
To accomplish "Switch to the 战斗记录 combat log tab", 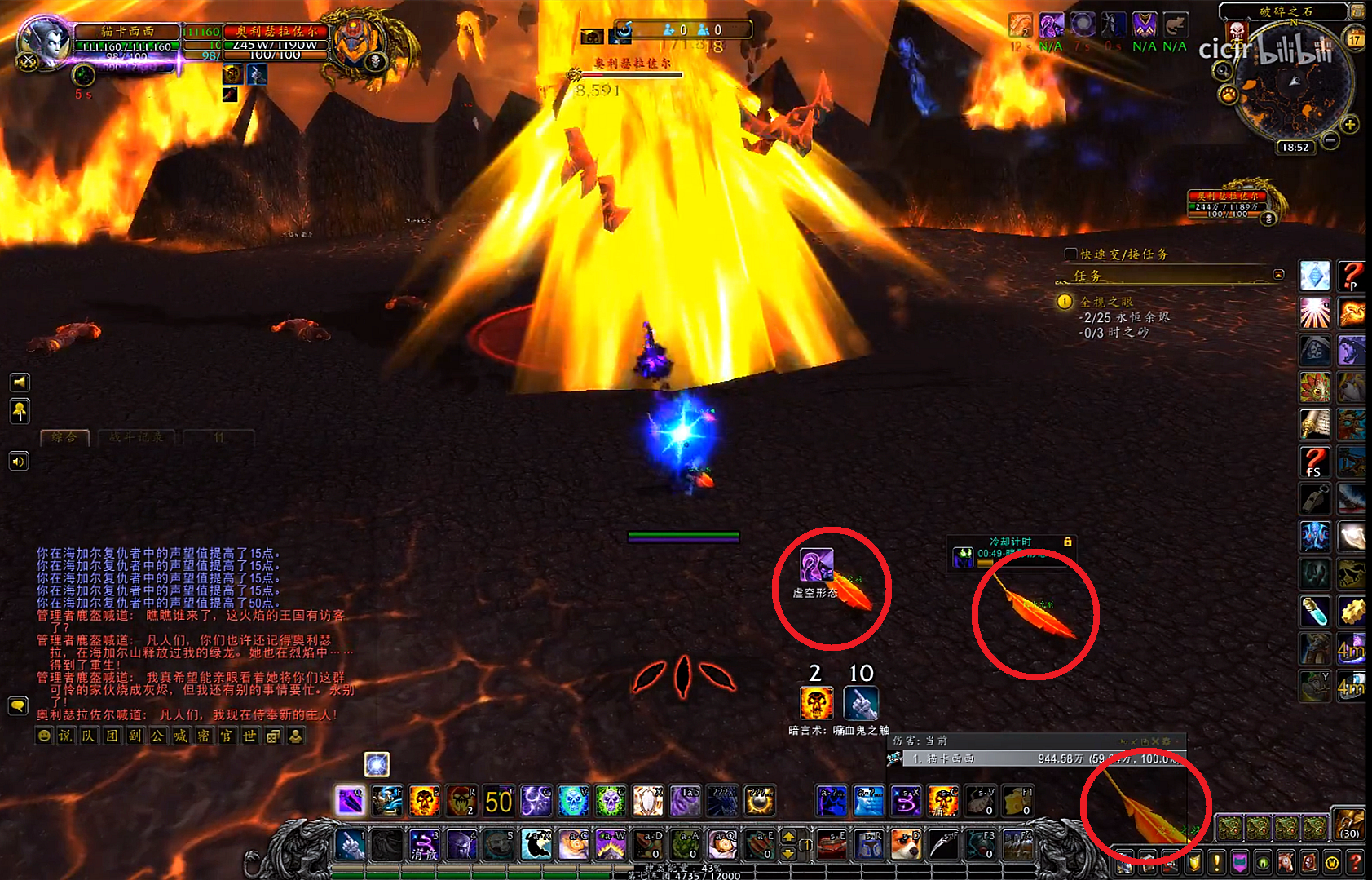I will click(x=136, y=438).
